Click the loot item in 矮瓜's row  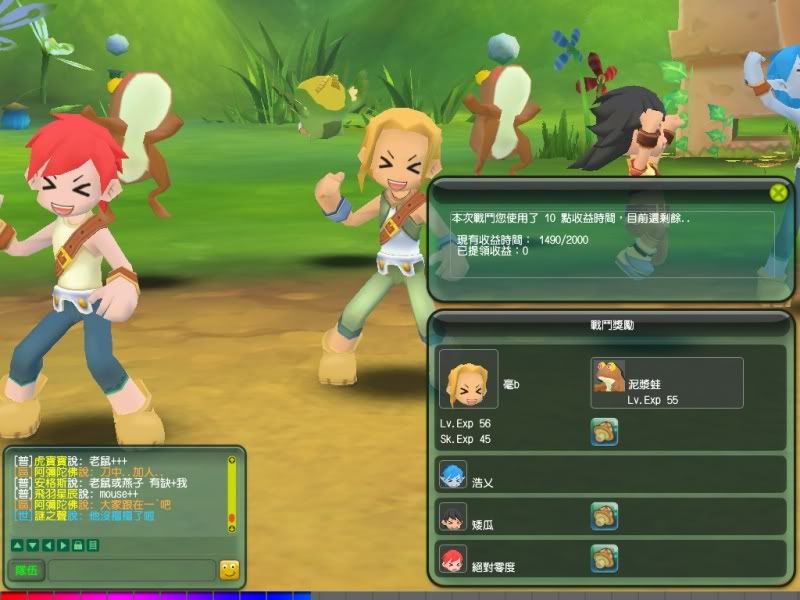[x=604, y=516]
